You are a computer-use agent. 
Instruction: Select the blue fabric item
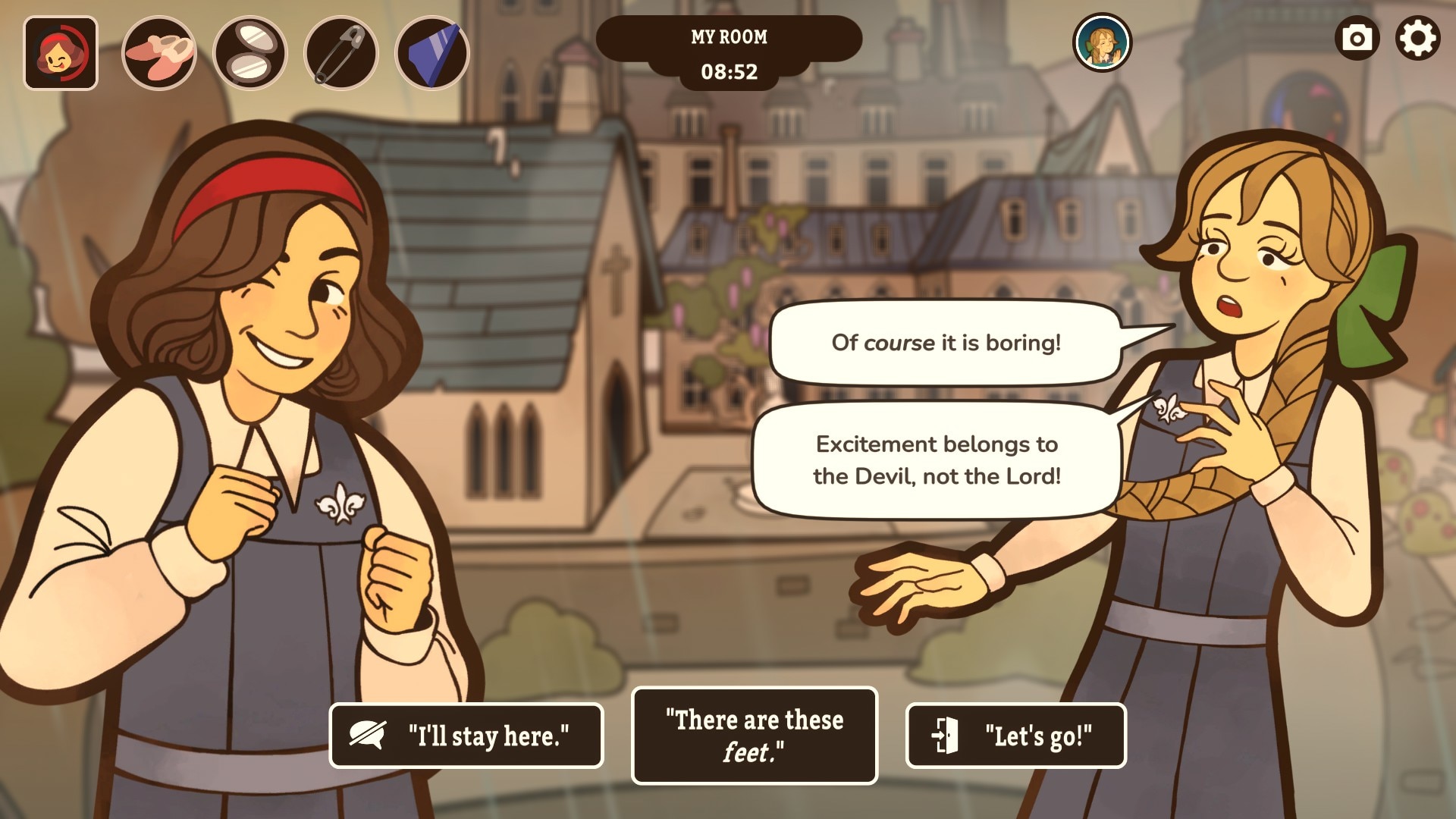coord(432,53)
